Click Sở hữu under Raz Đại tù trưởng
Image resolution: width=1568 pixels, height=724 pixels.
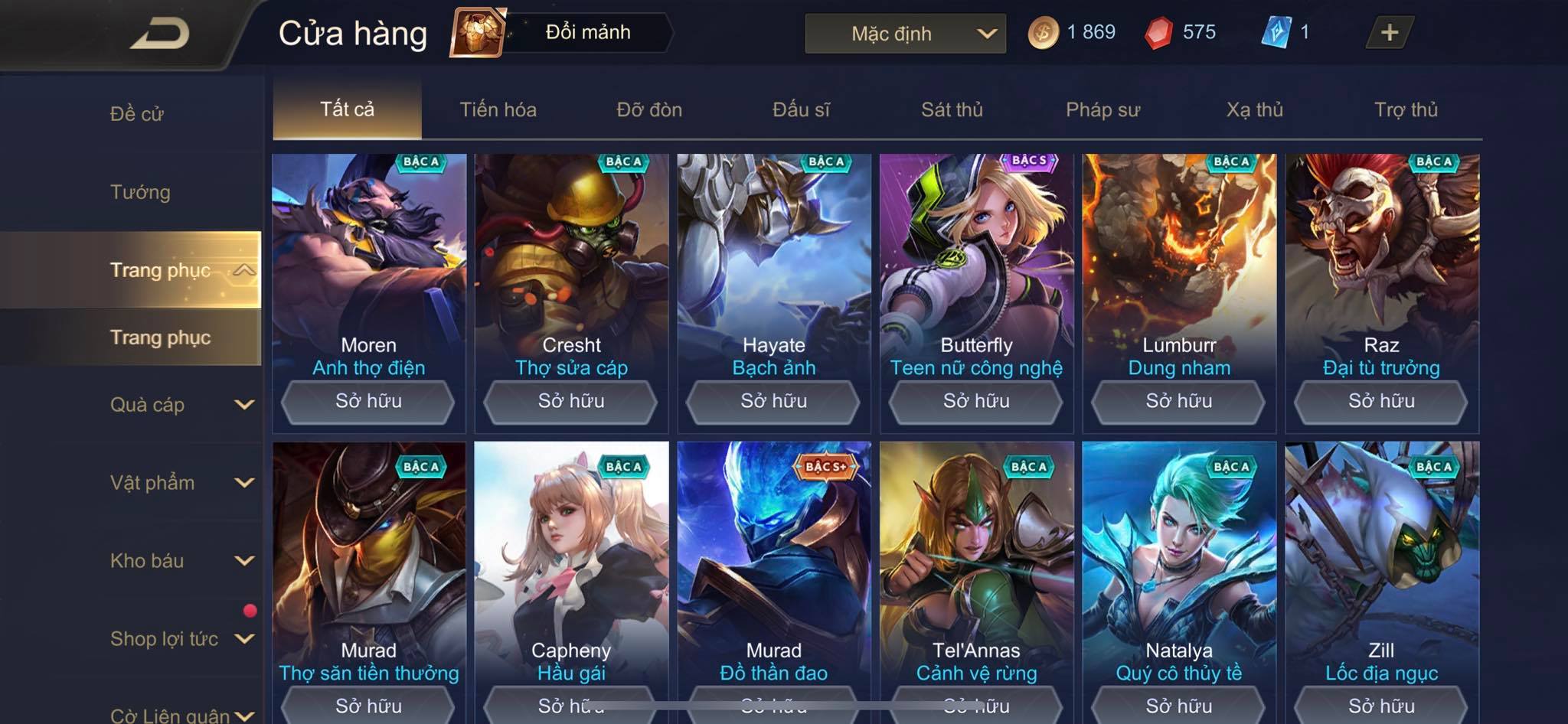(1381, 401)
